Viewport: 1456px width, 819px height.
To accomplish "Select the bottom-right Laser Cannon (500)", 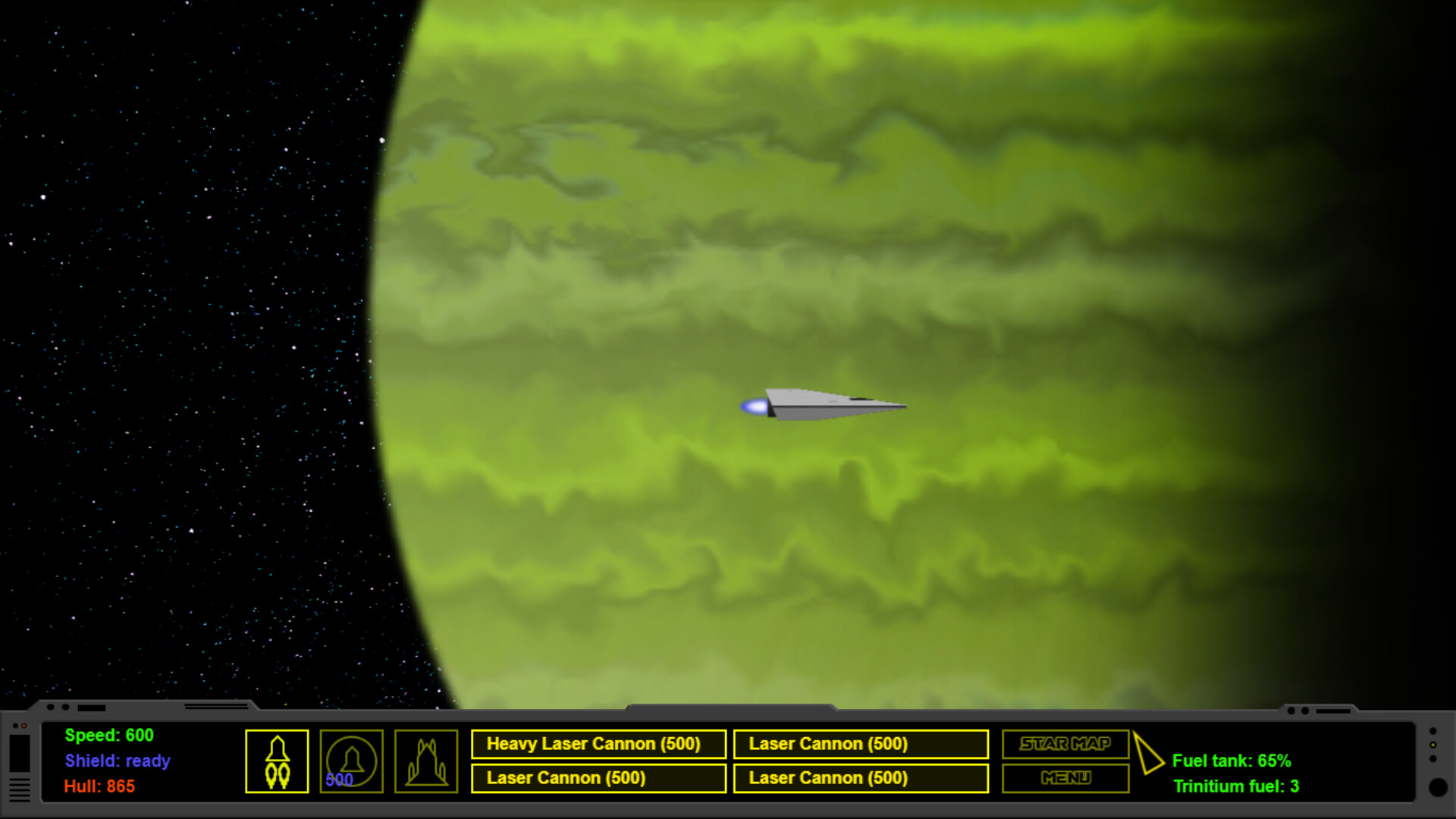I will [861, 778].
